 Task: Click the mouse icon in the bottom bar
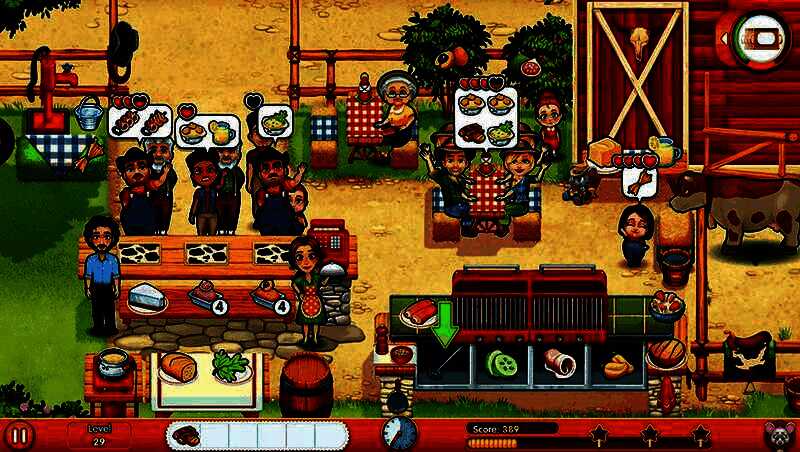(778, 435)
